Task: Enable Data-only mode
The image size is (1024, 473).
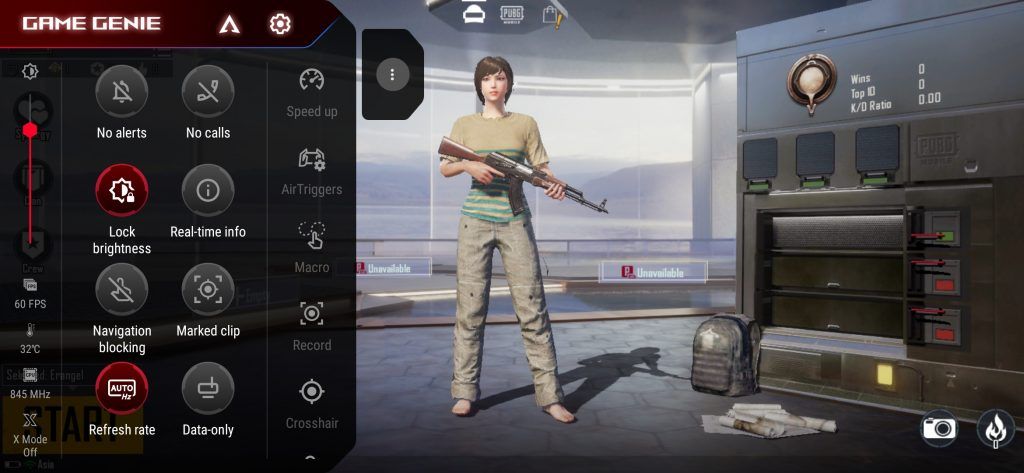Action: 208,388
